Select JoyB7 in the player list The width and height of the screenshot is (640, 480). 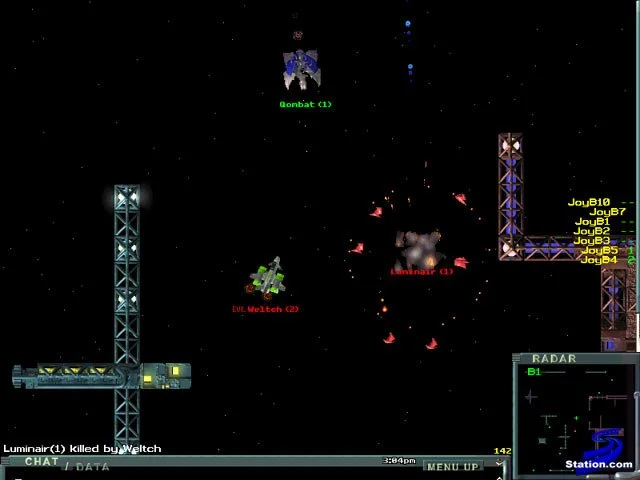[607, 212]
